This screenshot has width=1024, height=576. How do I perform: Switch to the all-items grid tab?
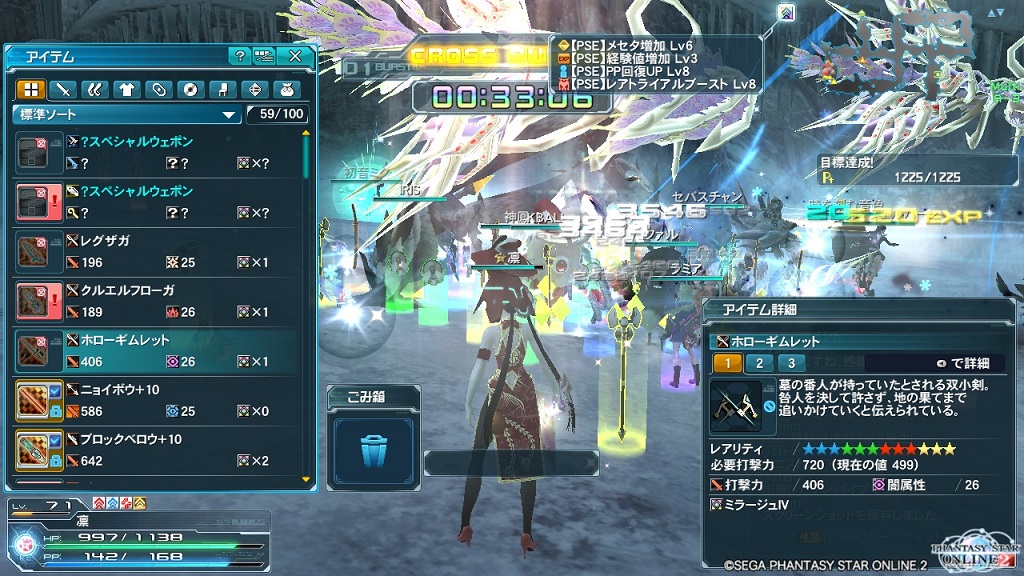(30, 89)
